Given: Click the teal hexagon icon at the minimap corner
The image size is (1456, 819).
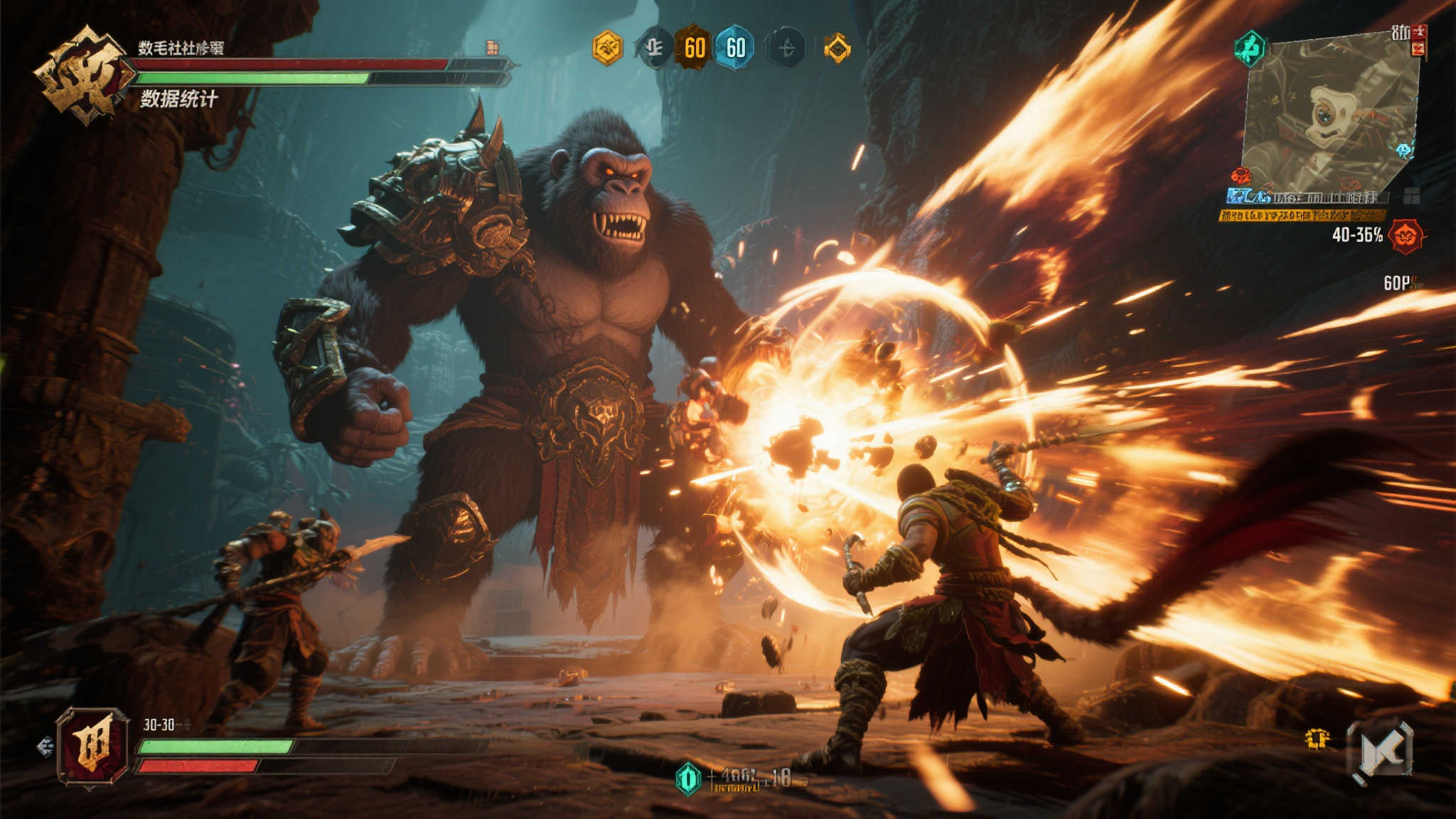Looking at the screenshot, I should [x=1249, y=48].
